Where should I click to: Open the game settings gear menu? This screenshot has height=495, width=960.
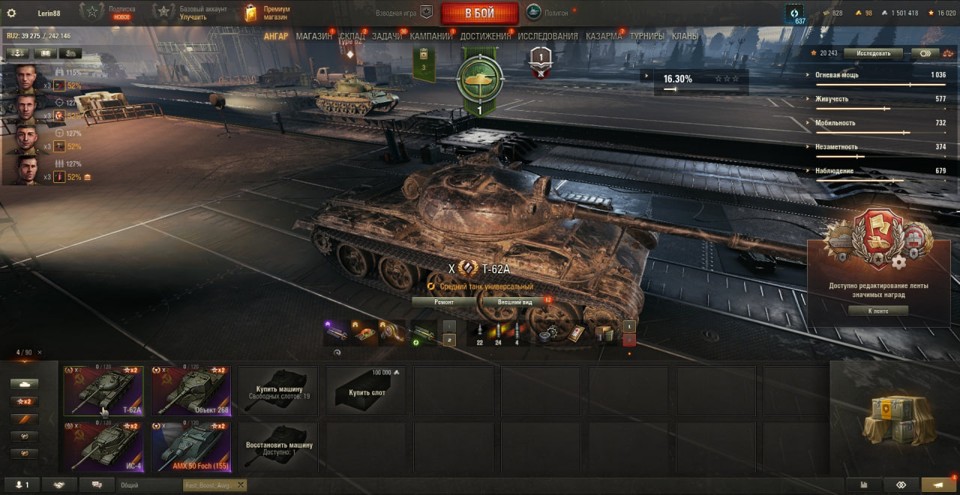point(12,13)
